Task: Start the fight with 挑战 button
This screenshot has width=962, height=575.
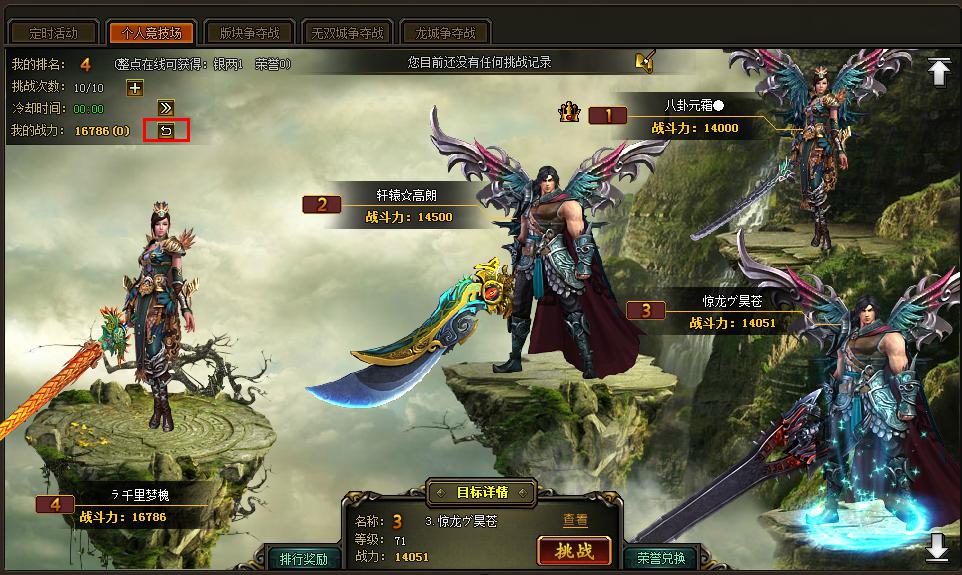Action: tap(574, 551)
